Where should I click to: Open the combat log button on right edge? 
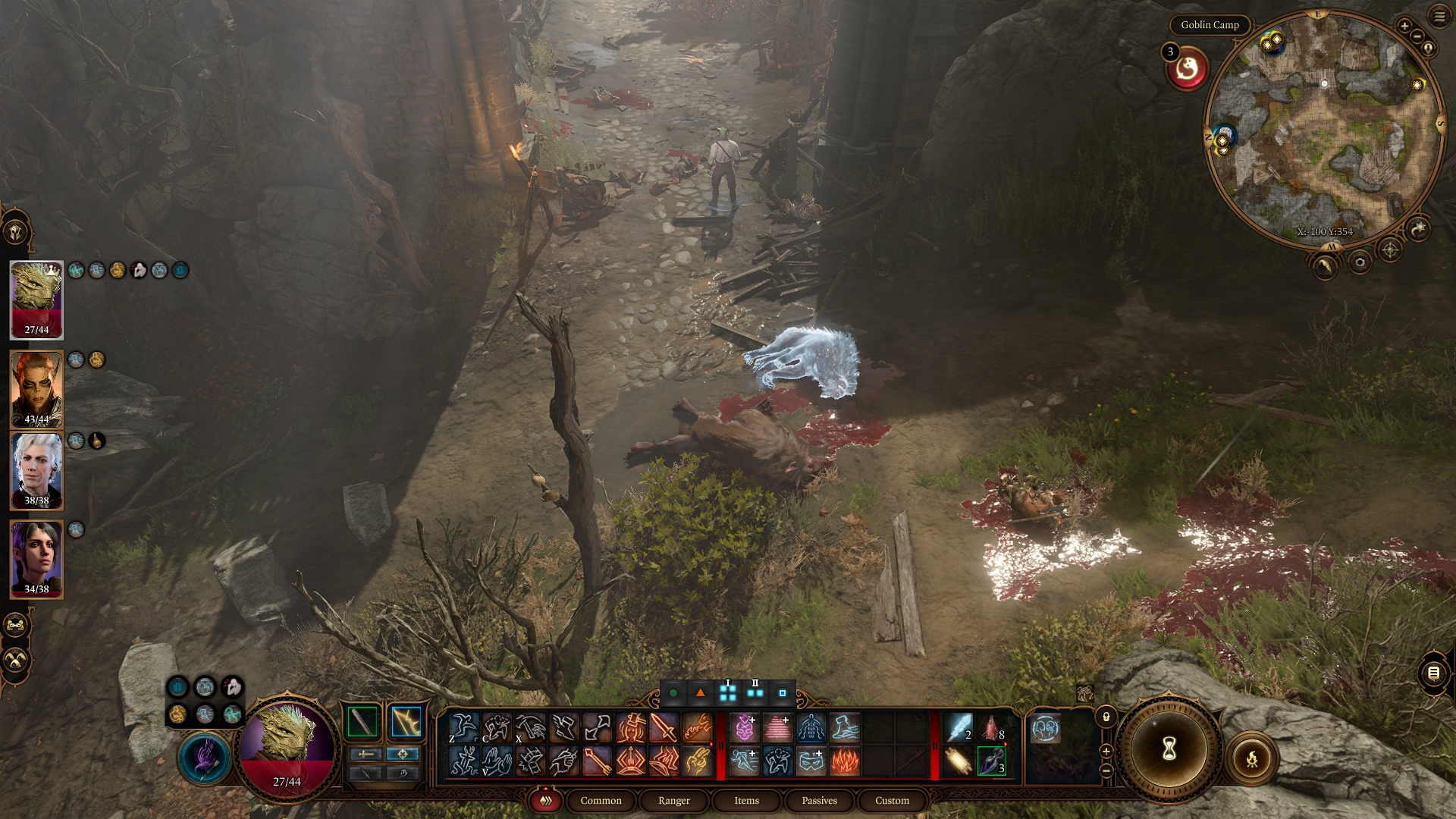tap(1433, 673)
